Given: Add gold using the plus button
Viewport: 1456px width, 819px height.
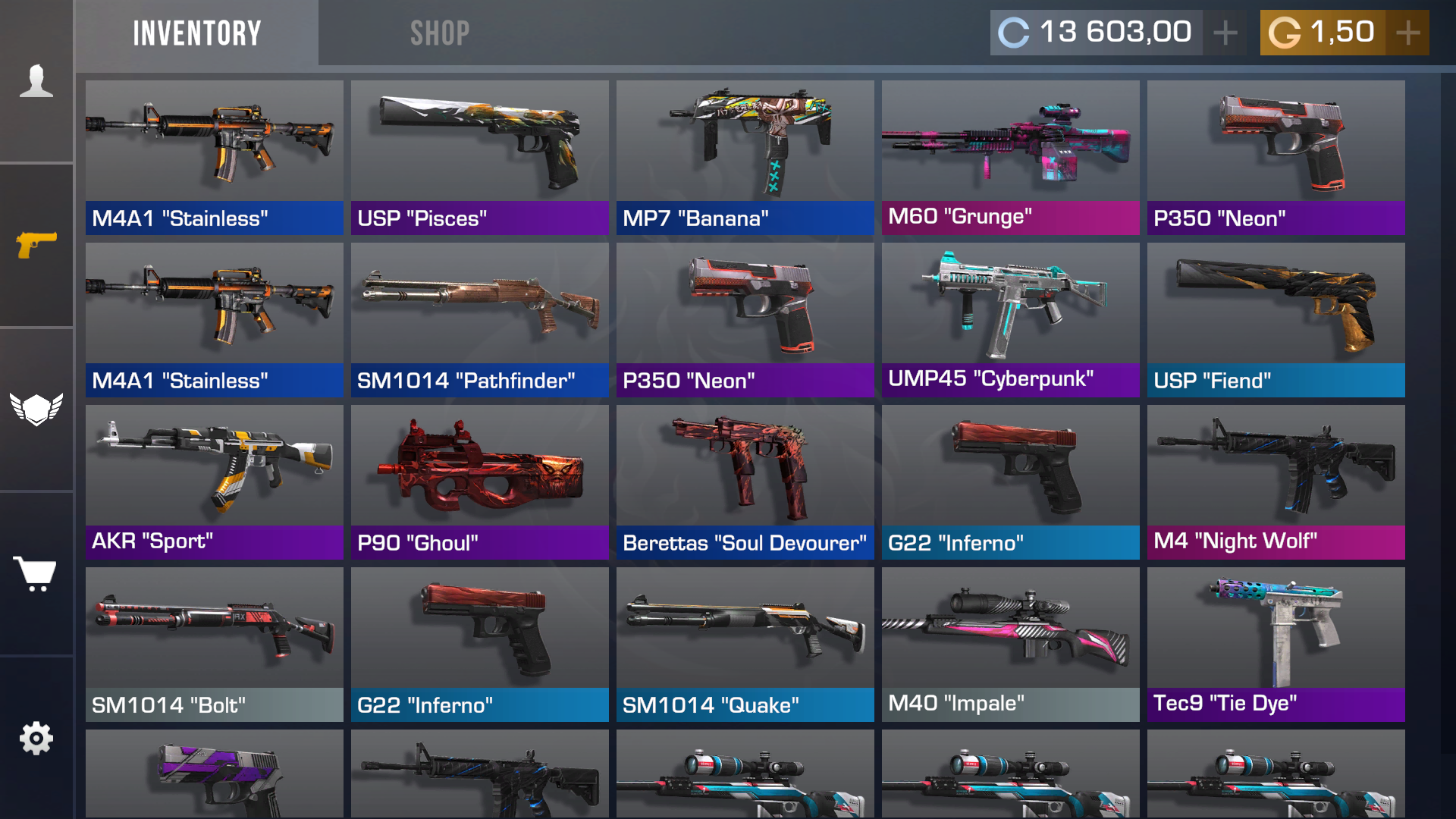Looking at the screenshot, I should click(x=1408, y=32).
